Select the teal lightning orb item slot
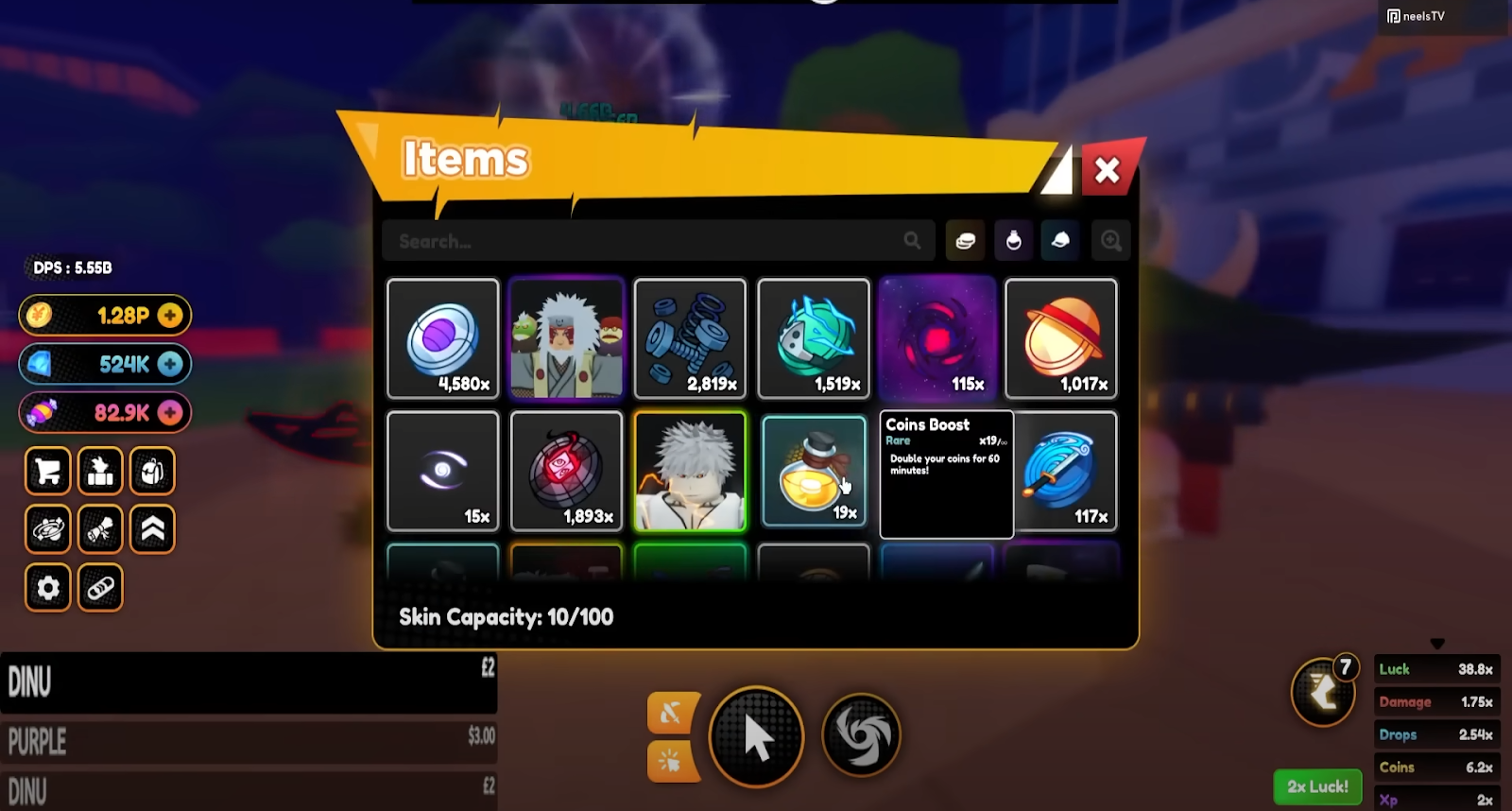The image size is (1512, 811). (814, 338)
